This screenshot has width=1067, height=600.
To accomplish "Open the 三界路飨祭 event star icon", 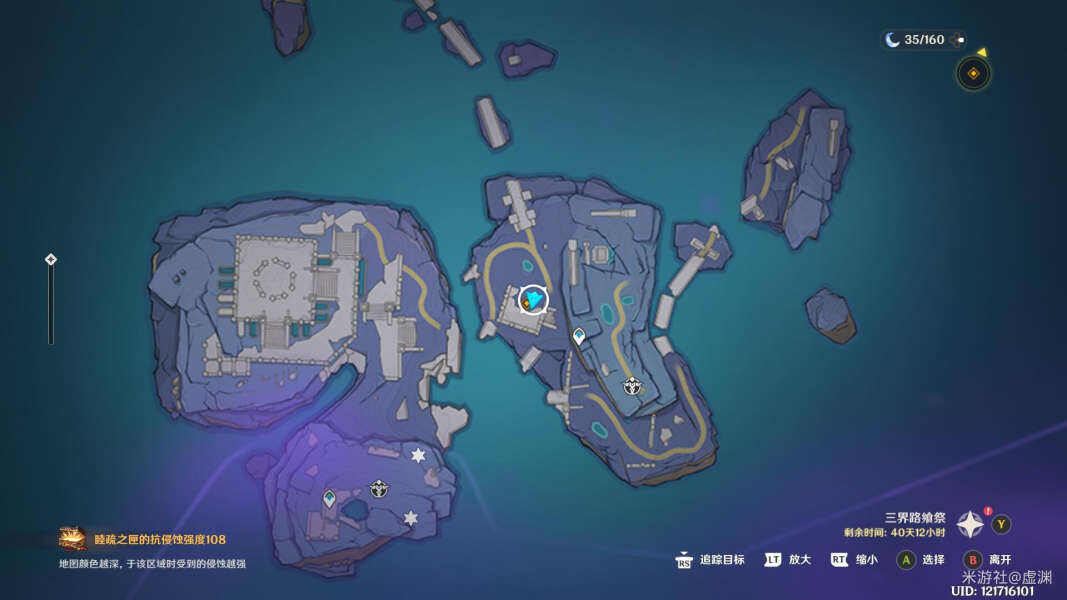I will (970, 524).
